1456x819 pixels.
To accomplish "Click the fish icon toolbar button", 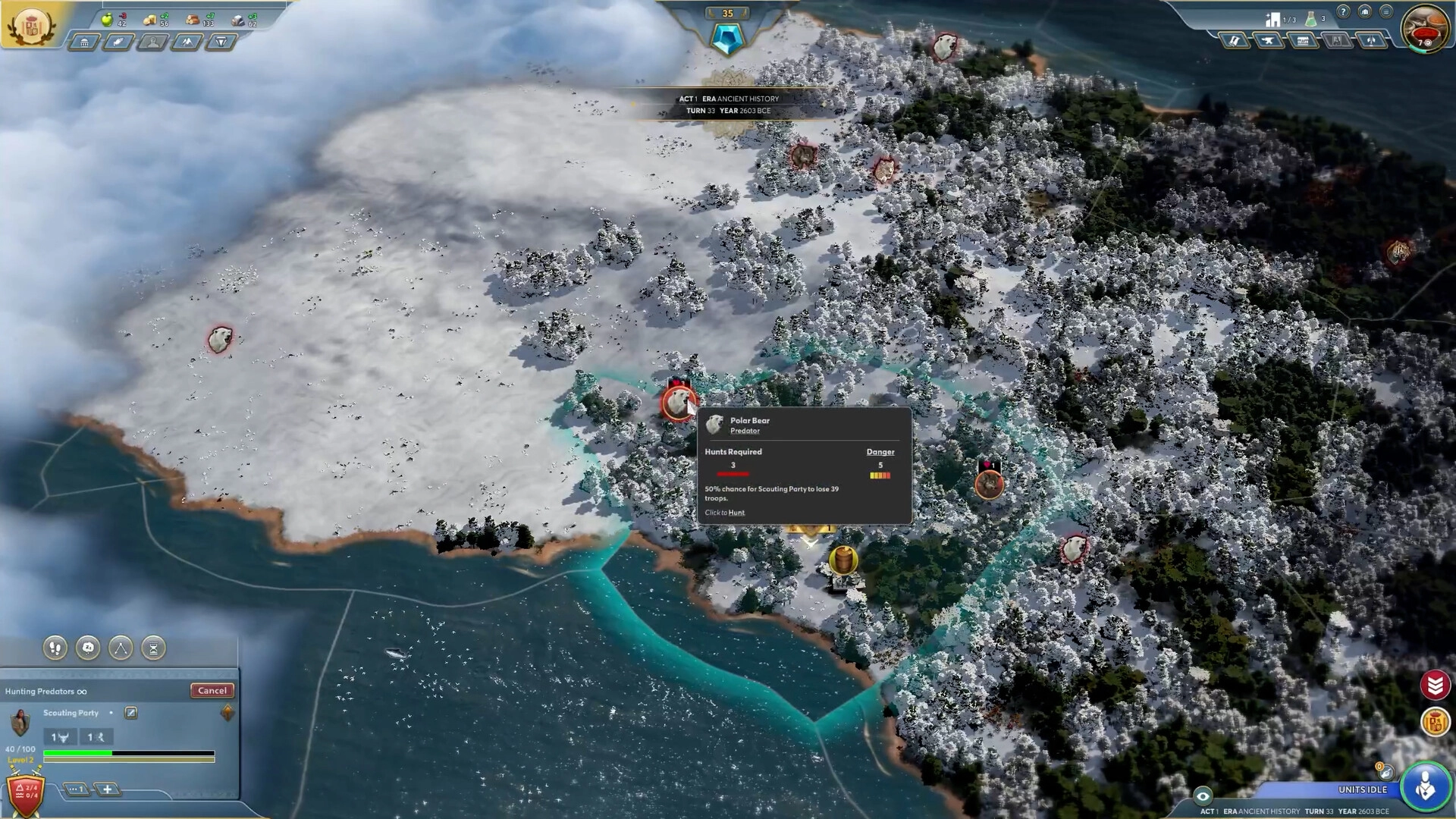I will point(119,42).
